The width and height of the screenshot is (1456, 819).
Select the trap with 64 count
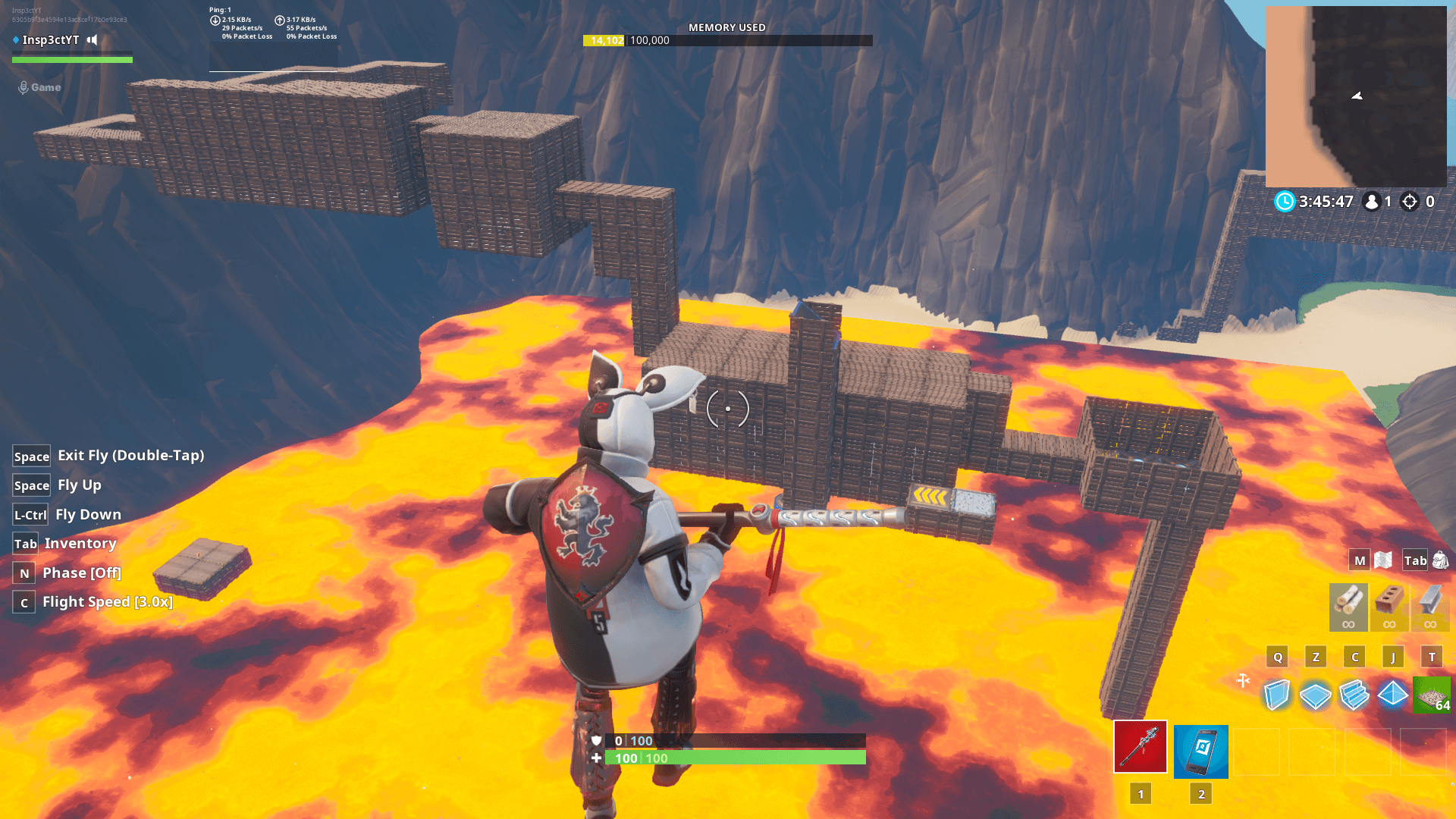coord(1431,694)
